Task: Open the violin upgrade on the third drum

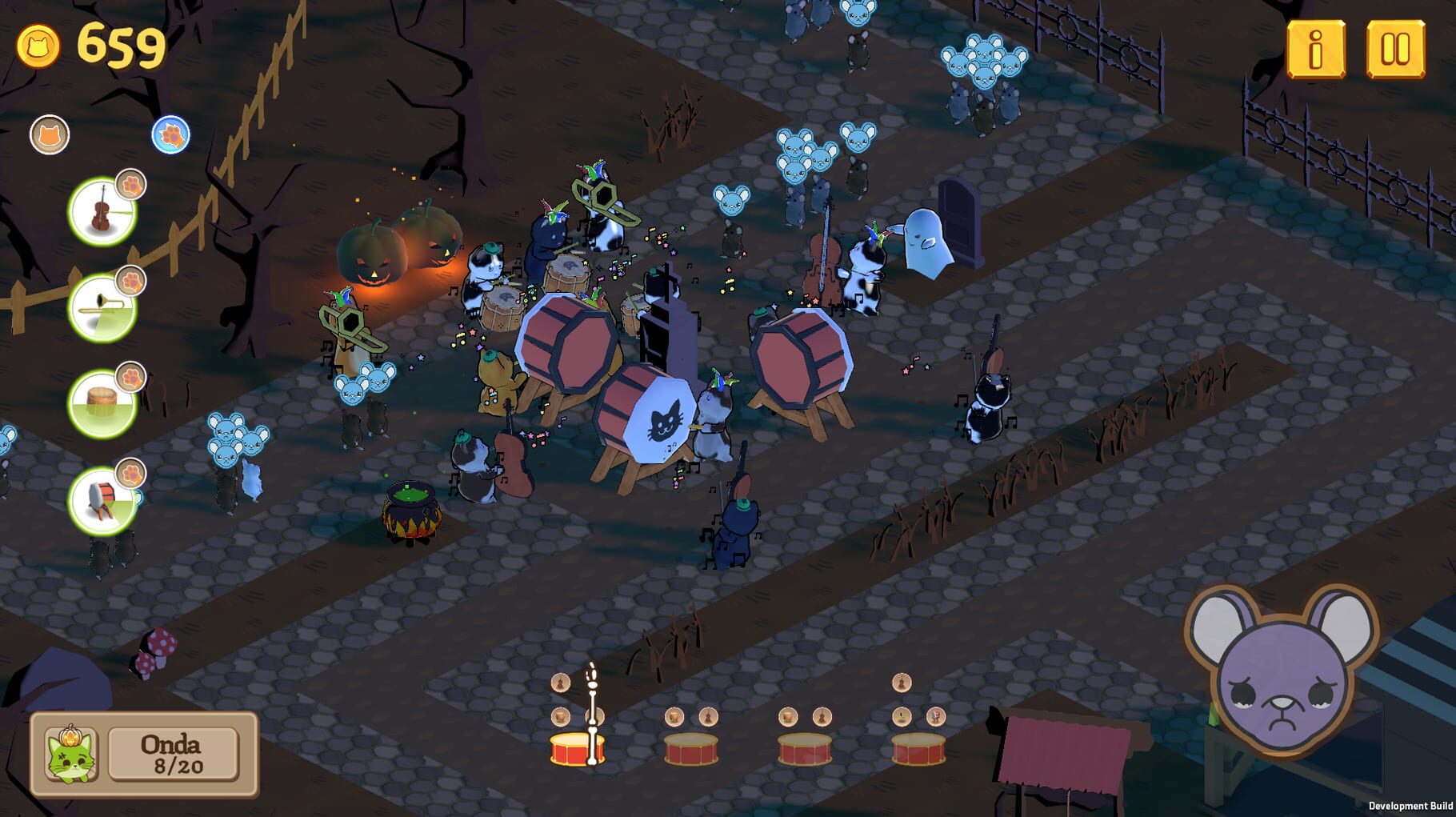Action: (821, 716)
